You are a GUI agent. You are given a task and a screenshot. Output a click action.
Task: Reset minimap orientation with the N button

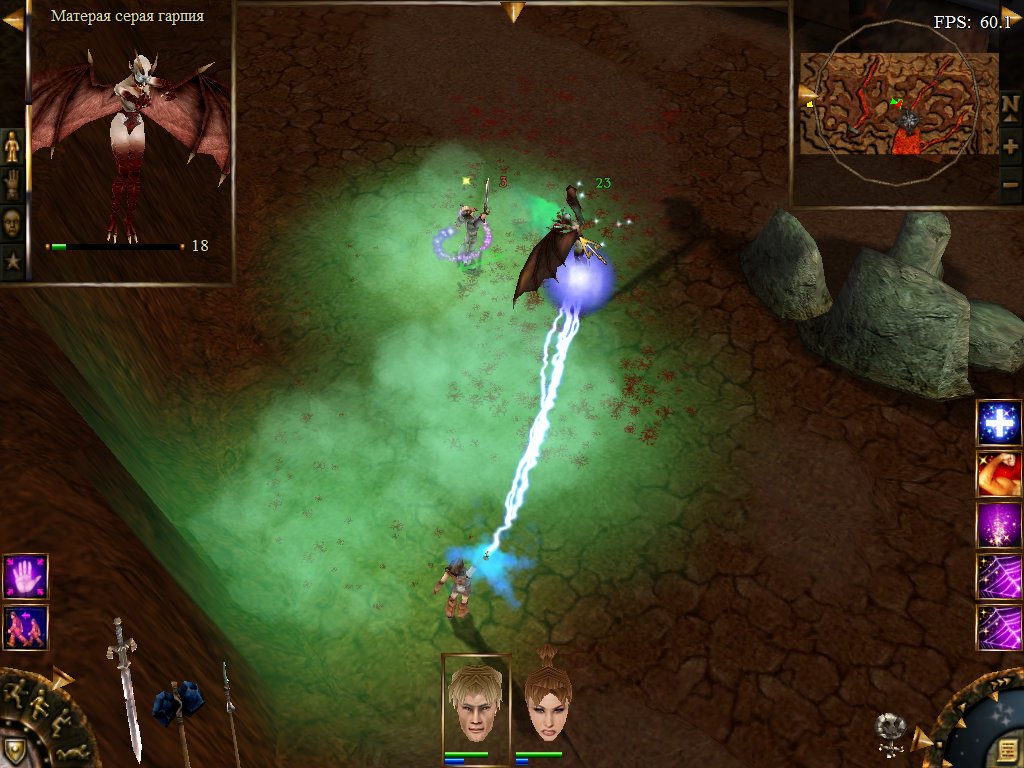click(1010, 106)
